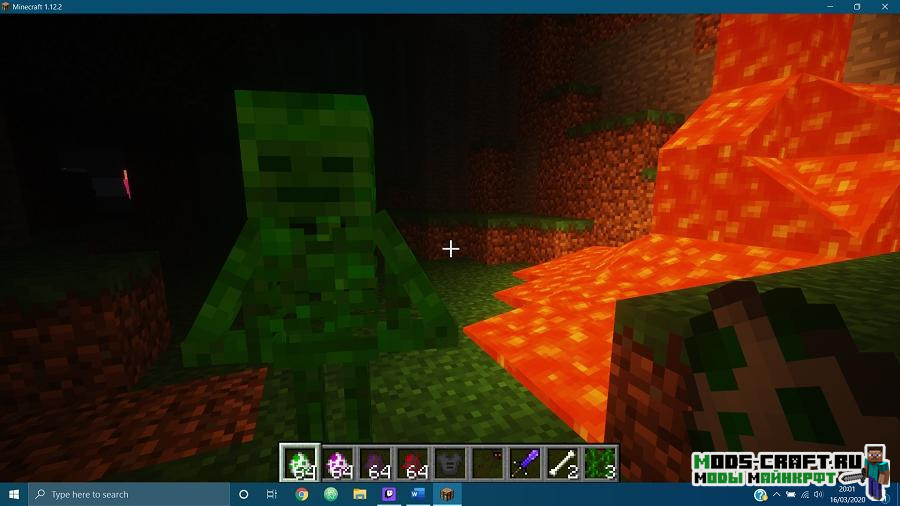Select the purple sword in the hotbar

point(525,462)
